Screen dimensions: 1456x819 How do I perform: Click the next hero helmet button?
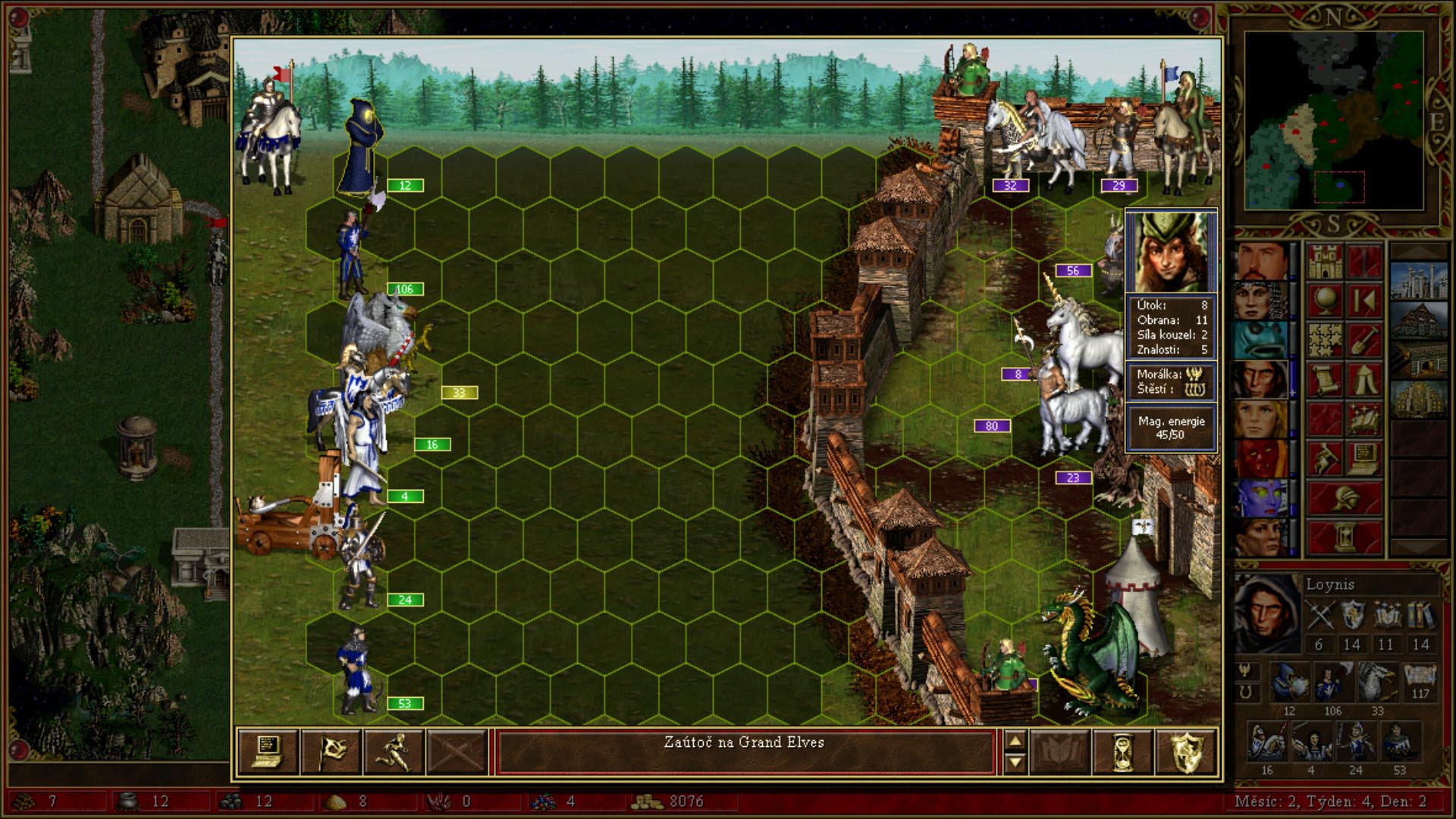click(x=1344, y=498)
